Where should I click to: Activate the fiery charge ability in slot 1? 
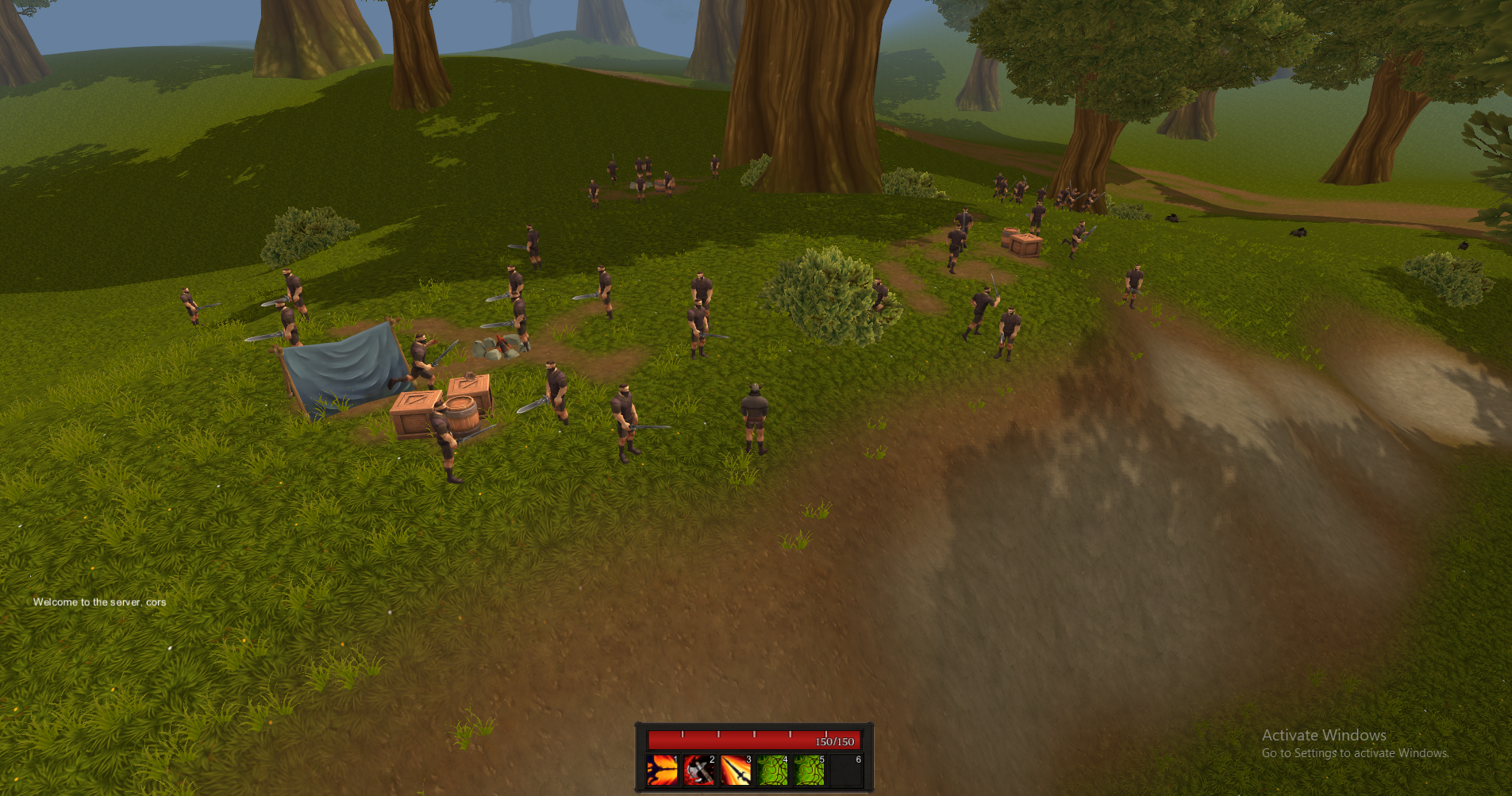[662, 770]
